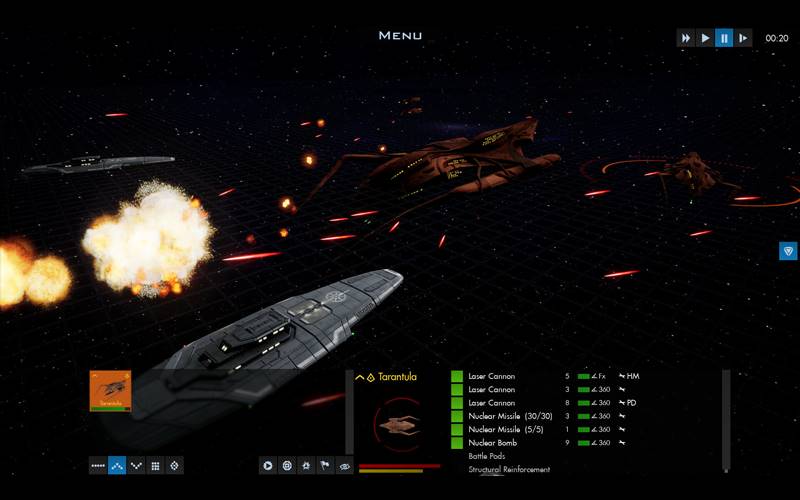Advance one step with the step-forward button
This screenshot has width=800, height=500.
pos(743,38)
